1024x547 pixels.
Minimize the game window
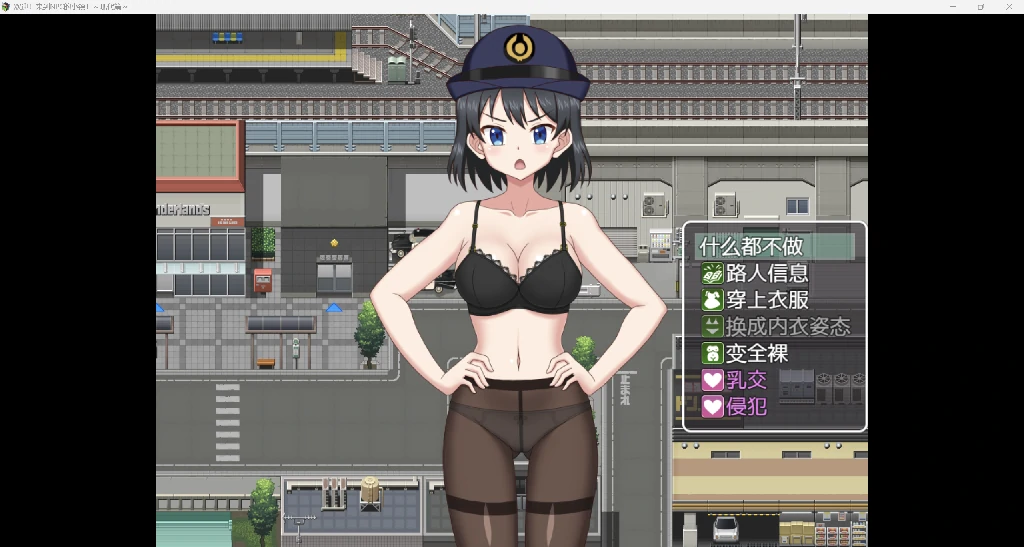point(952,6)
